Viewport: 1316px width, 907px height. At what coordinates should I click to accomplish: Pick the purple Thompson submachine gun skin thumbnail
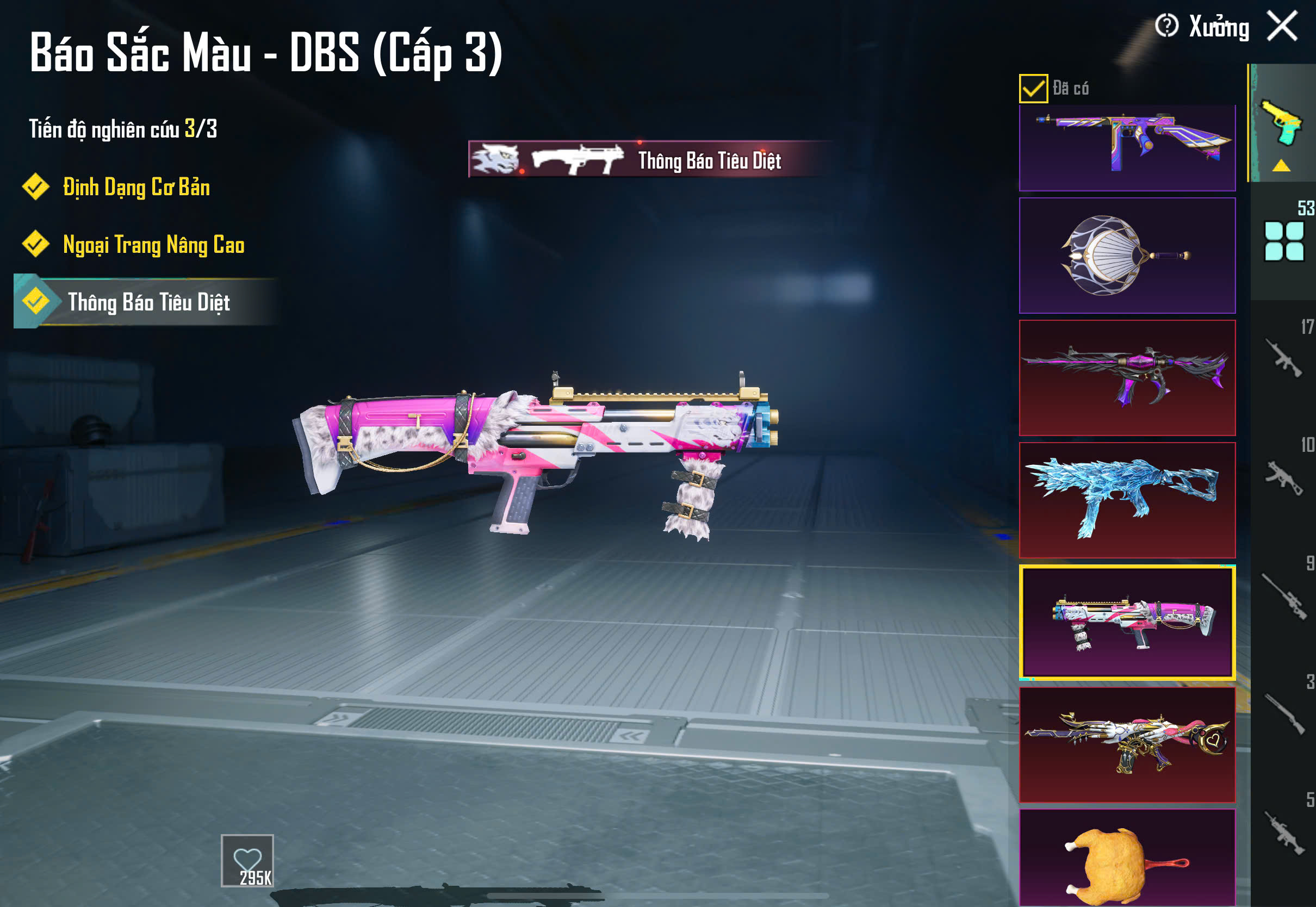[1127, 147]
